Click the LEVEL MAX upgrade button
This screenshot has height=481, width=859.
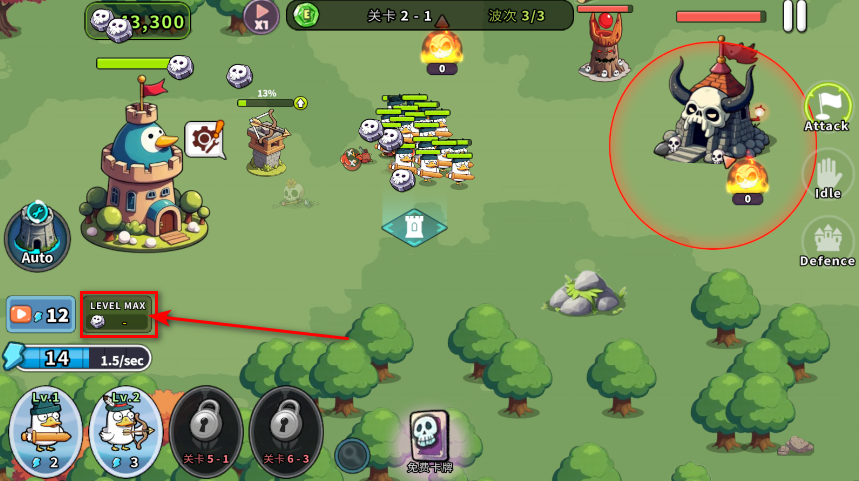tap(118, 314)
